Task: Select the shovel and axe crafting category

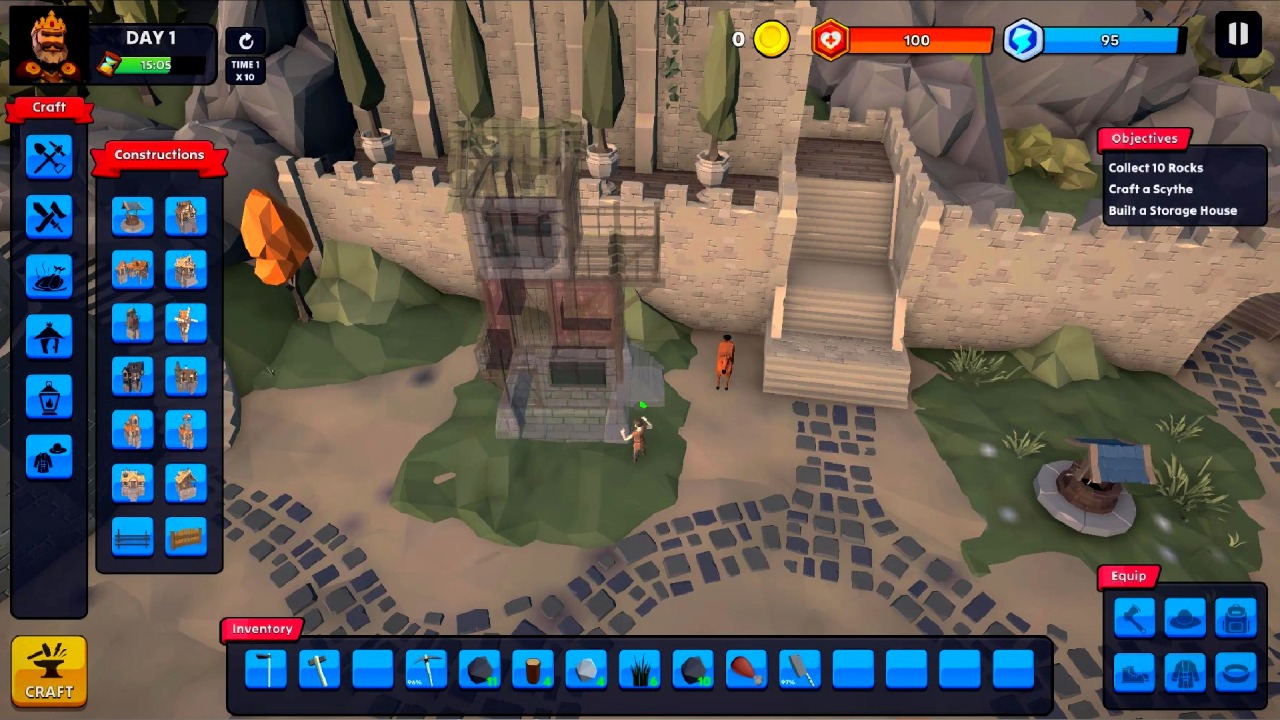Action: (49, 155)
